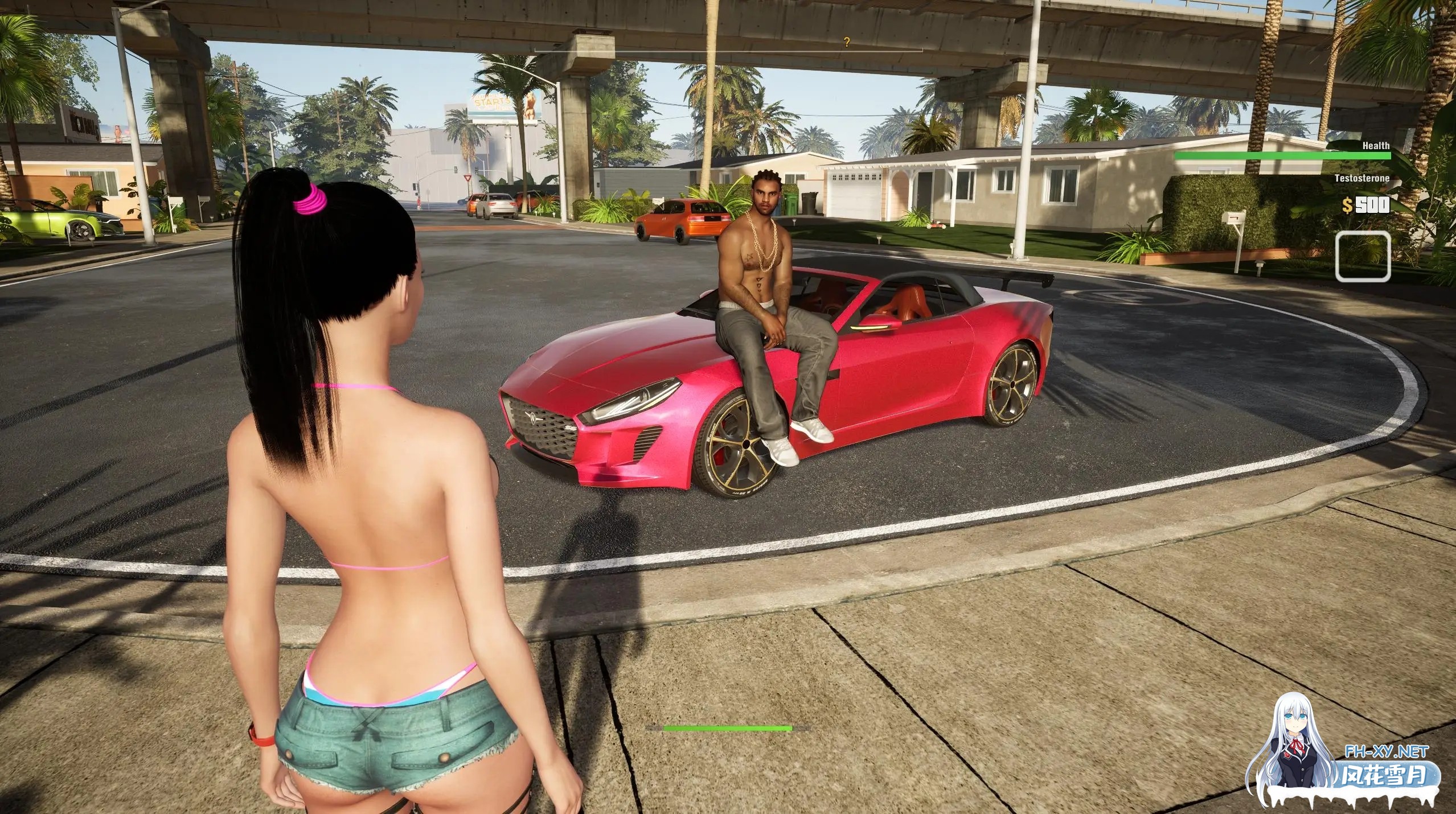Click the mailbox icon near the hedge
The image size is (1456, 814).
pyautogui.click(x=1233, y=218)
